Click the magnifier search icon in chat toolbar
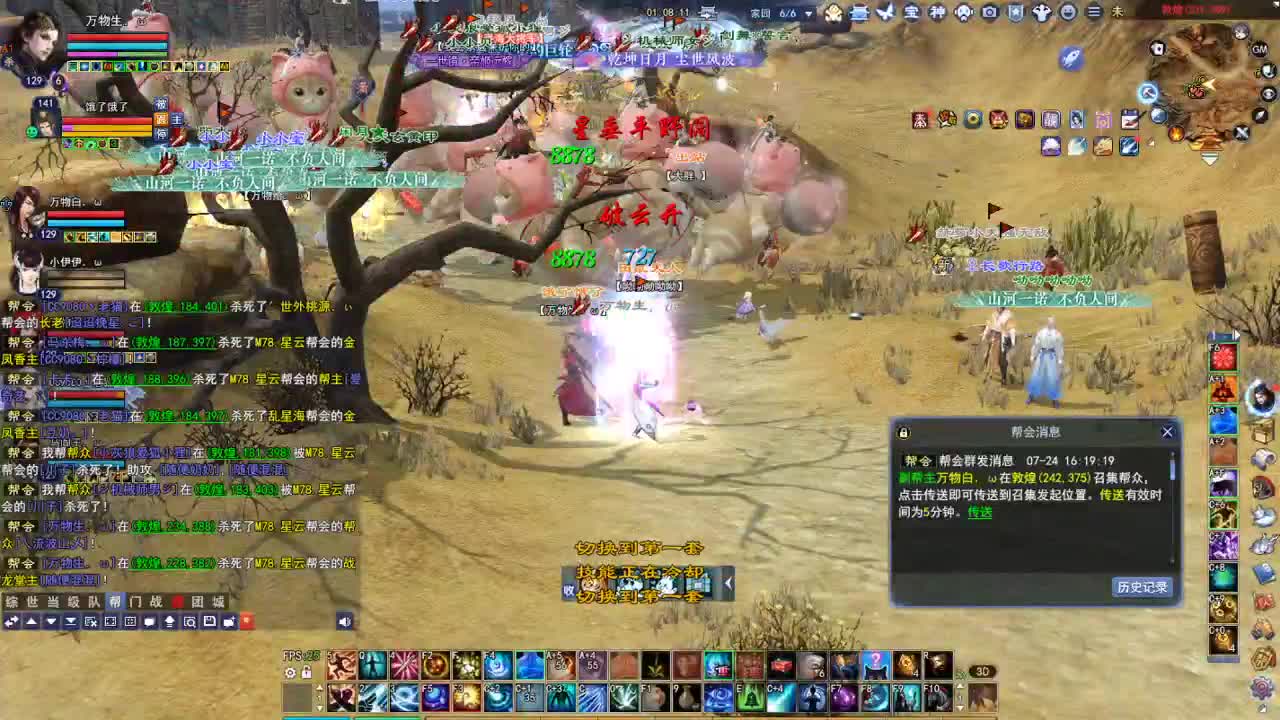 (191, 621)
